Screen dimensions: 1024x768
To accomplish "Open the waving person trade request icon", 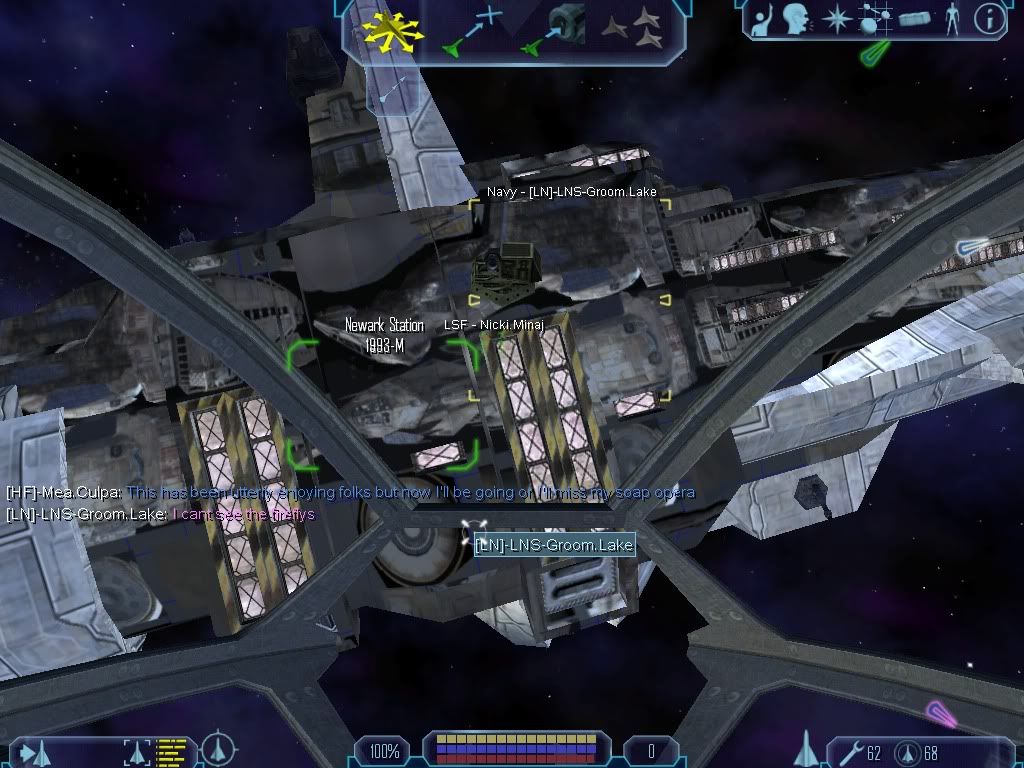I will pyautogui.click(x=764, y=18).
